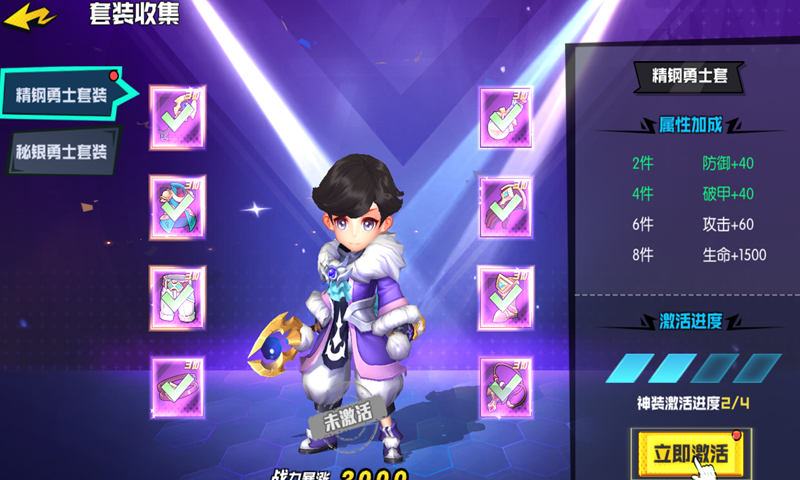
Task: Select the golden weapon equipment slot
Action: (178, 117)
